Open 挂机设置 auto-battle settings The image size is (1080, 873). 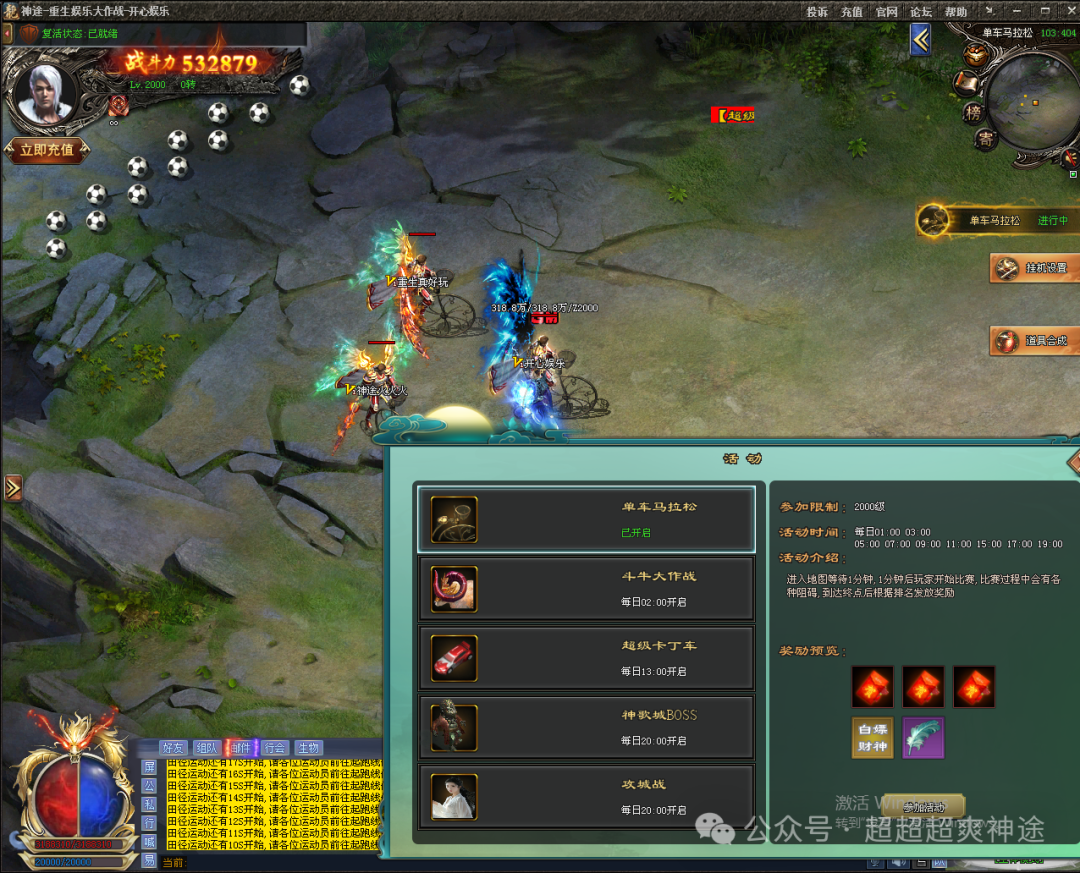[x=1034, y=268]
